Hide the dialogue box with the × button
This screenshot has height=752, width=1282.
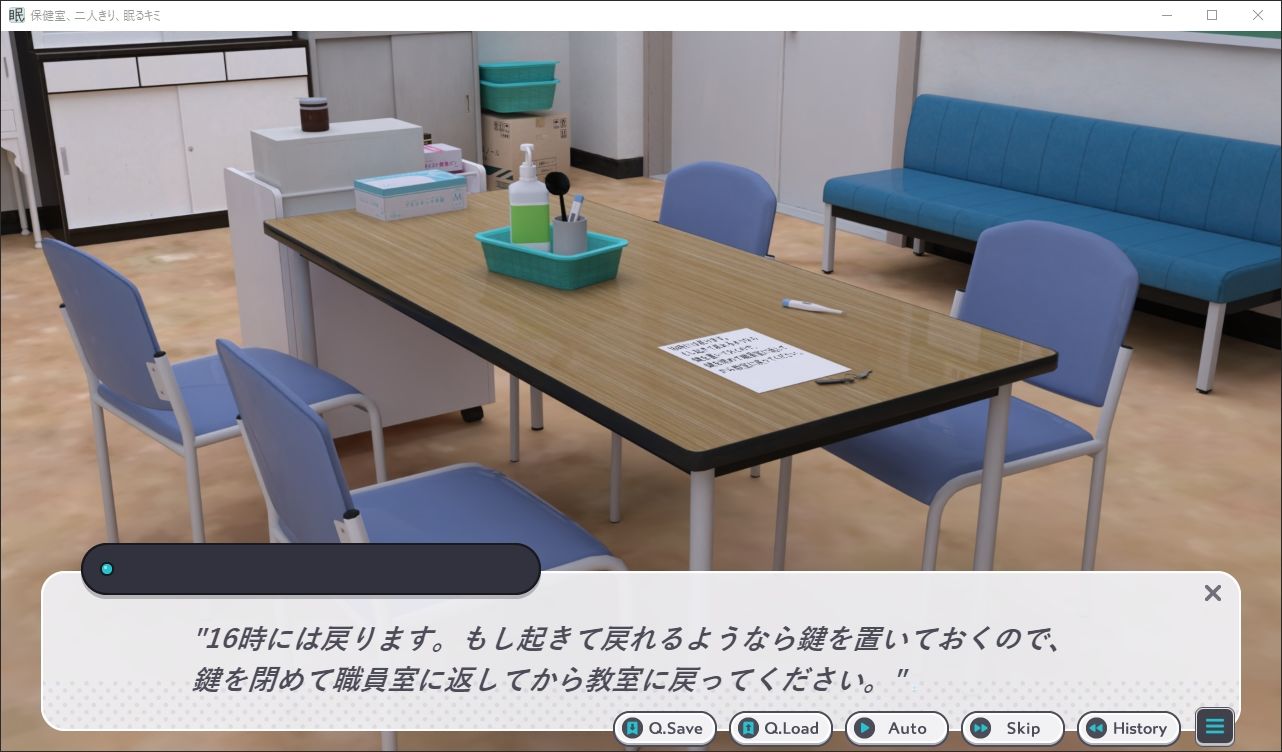click(x=1213, y=593)
